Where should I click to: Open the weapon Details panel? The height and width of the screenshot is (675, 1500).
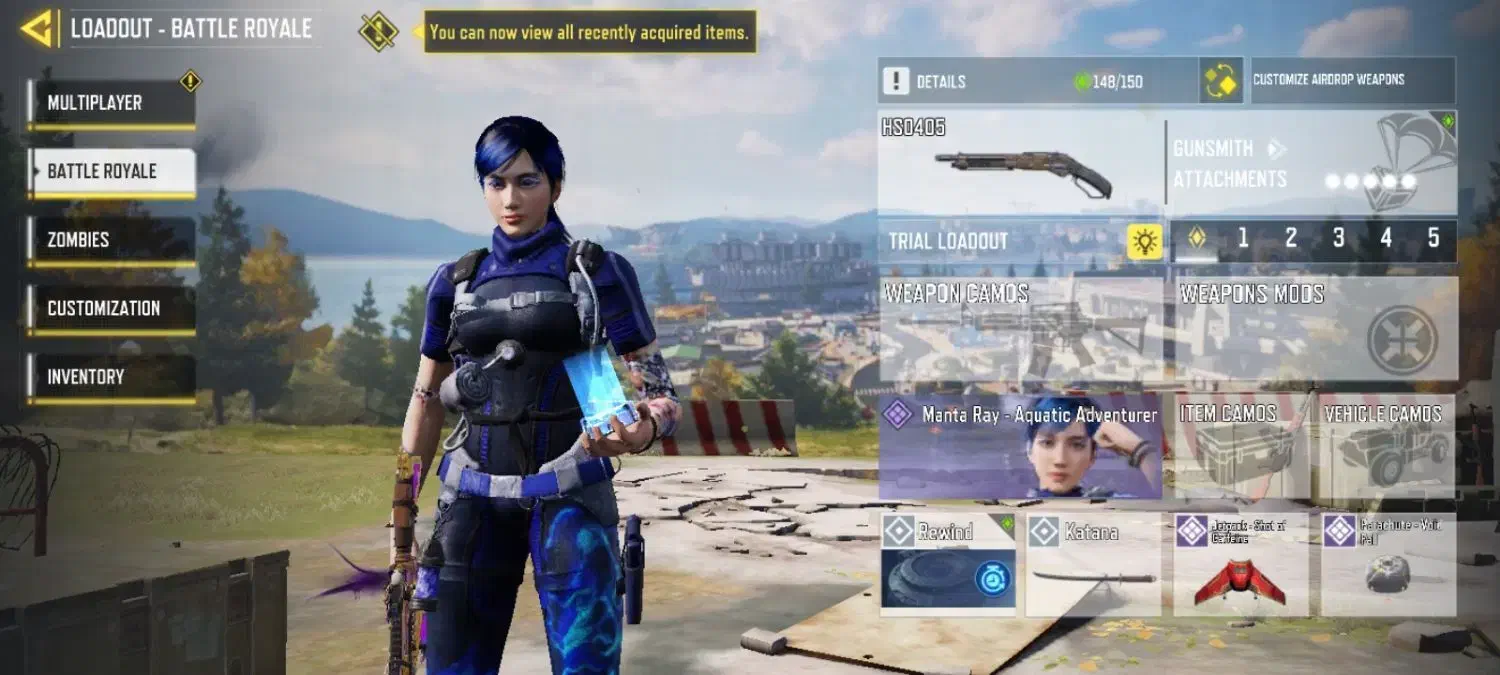click(1036, 81)
